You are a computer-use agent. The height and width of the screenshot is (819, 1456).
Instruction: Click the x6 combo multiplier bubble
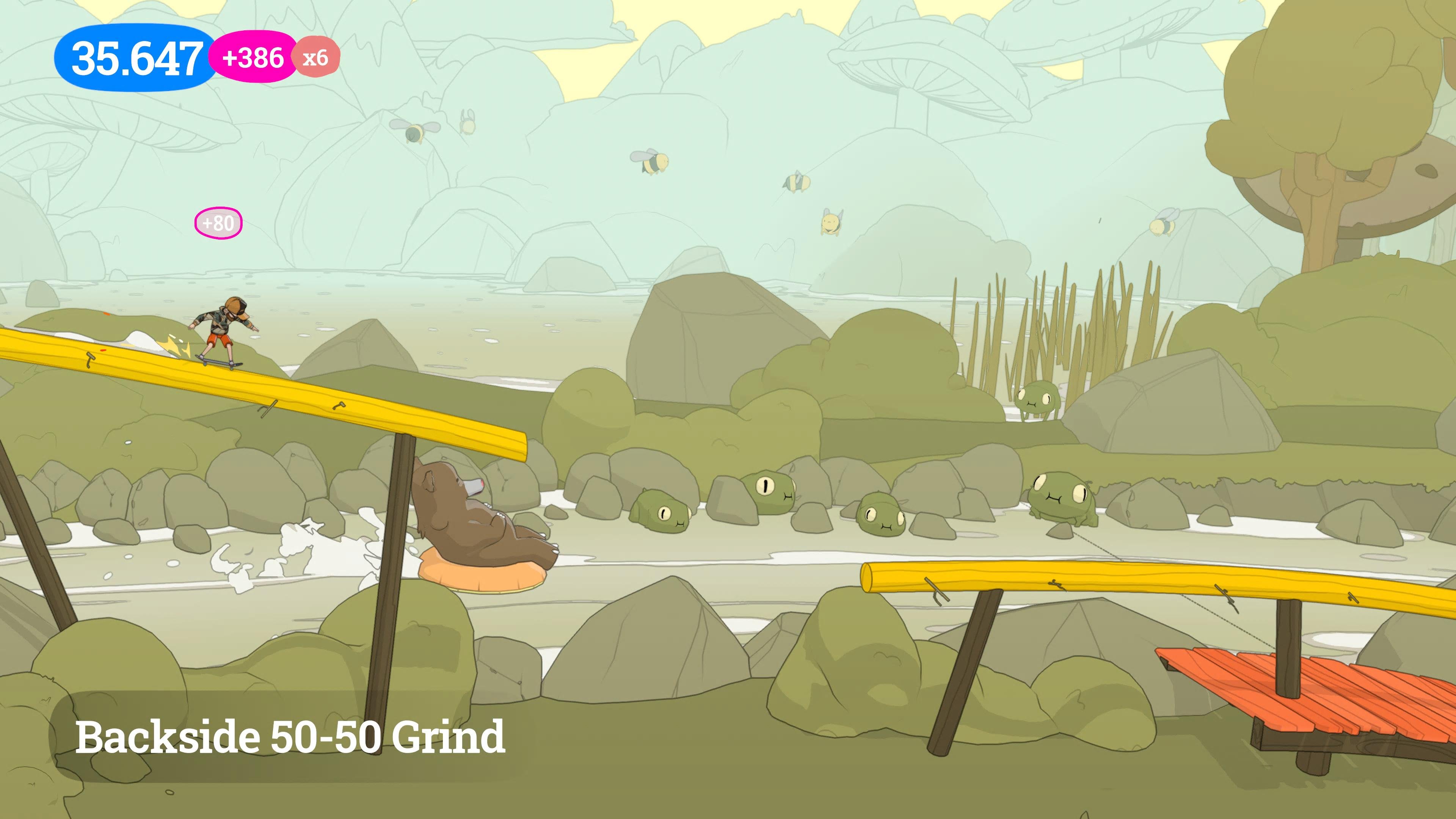click(317, 56)
